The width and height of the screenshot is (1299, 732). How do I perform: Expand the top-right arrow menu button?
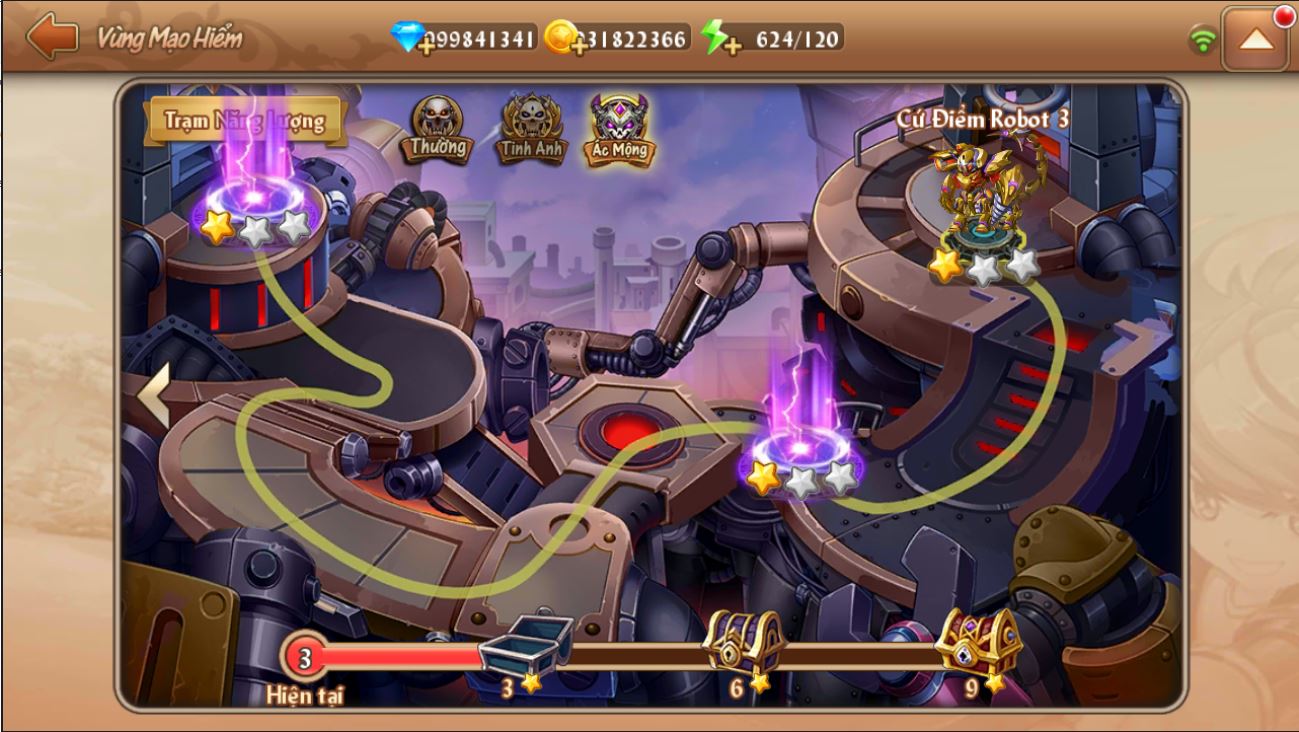tap(1256, 39)
